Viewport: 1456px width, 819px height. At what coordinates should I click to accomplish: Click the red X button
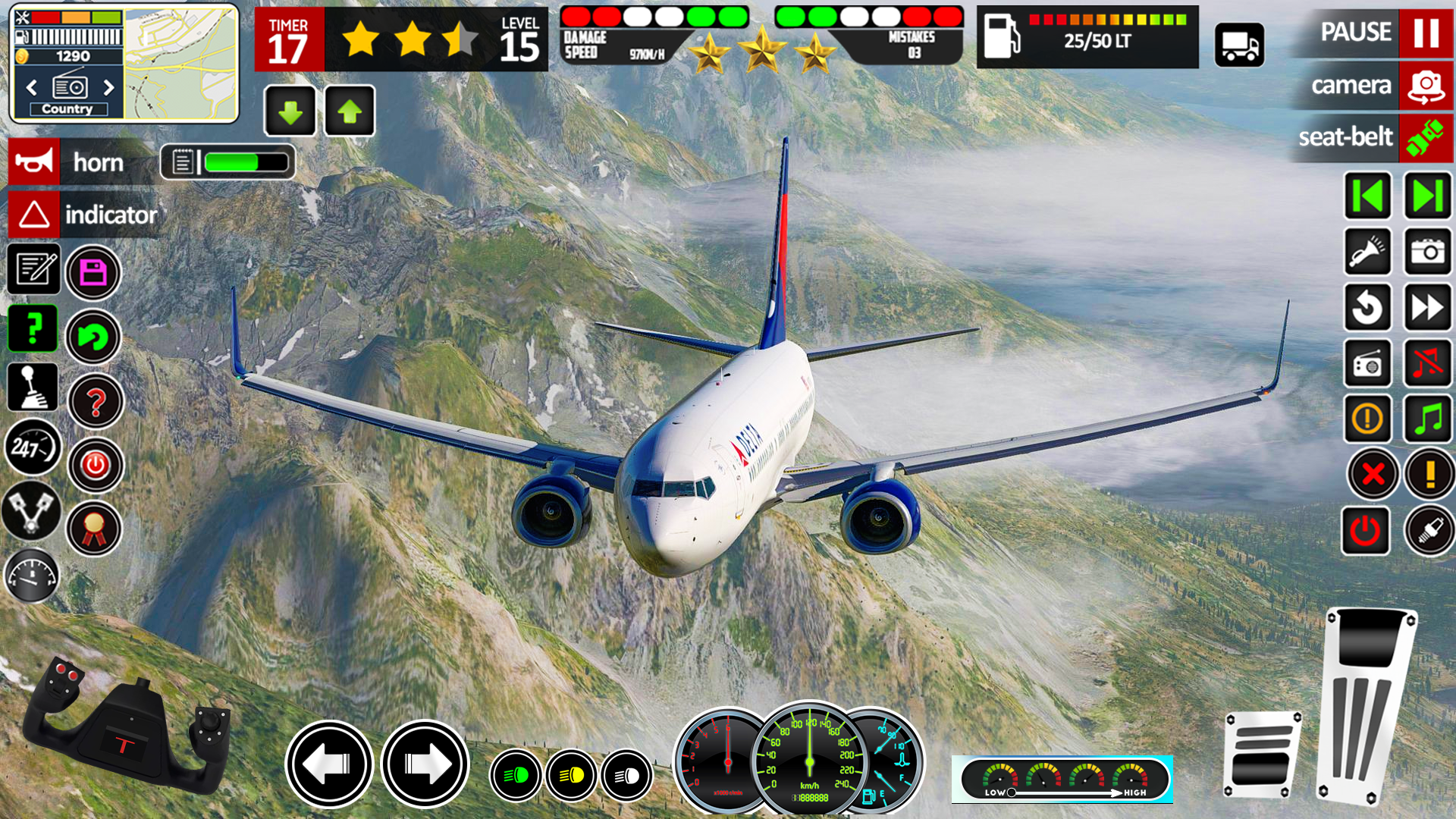[1373, 475]
